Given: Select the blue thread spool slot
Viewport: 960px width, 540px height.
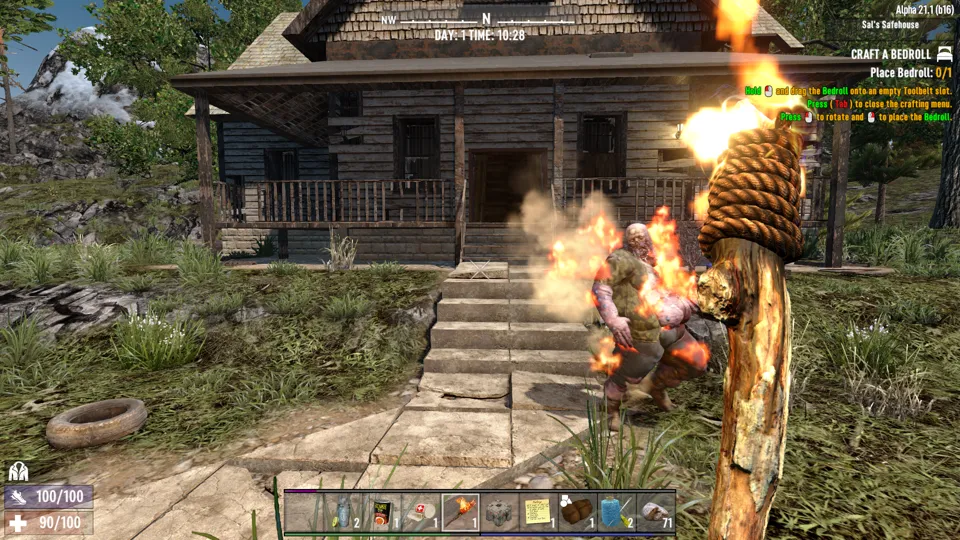Looking at the screenshot, I should 616,512.
